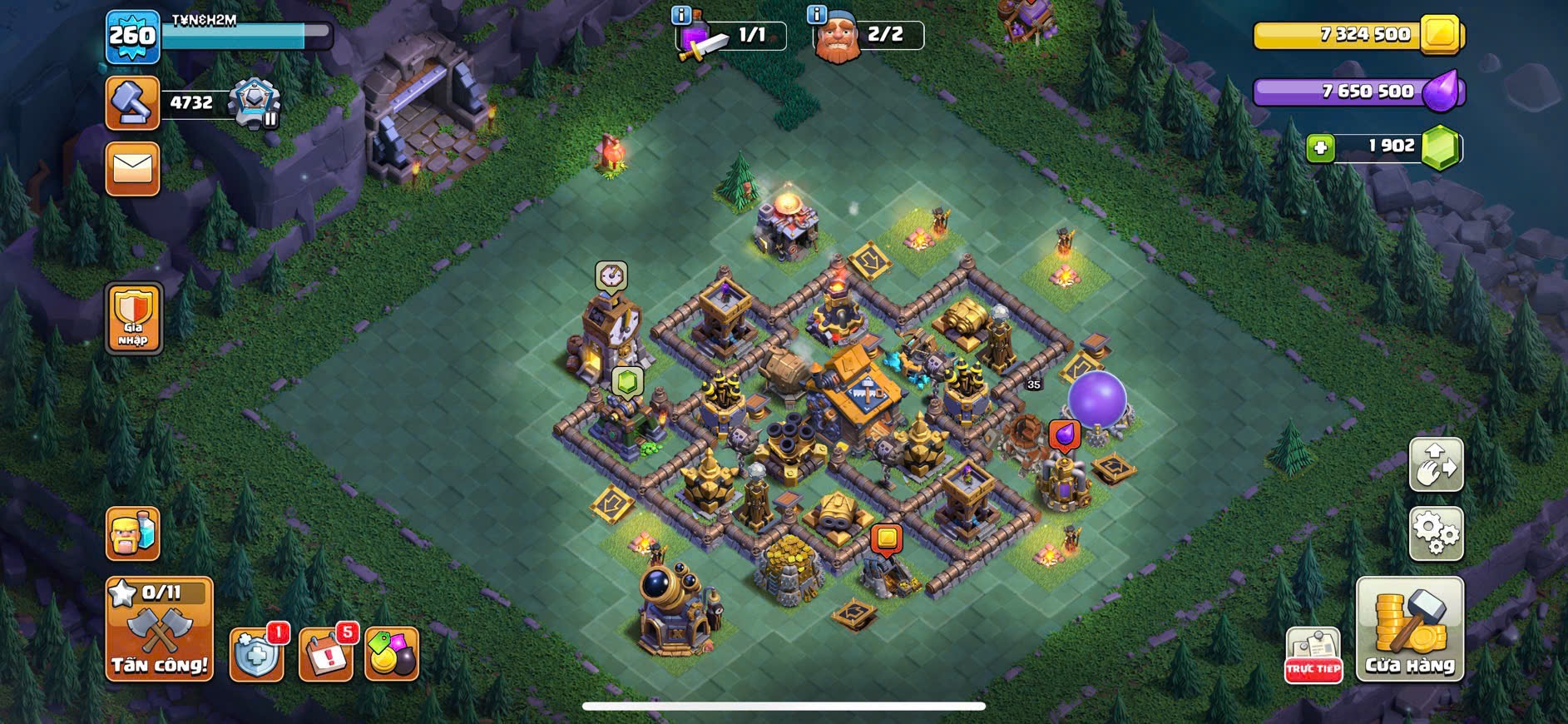The height and width of the screenshot is (724, 1568).
Task: Open the settings gears button
Action: 1436,533
